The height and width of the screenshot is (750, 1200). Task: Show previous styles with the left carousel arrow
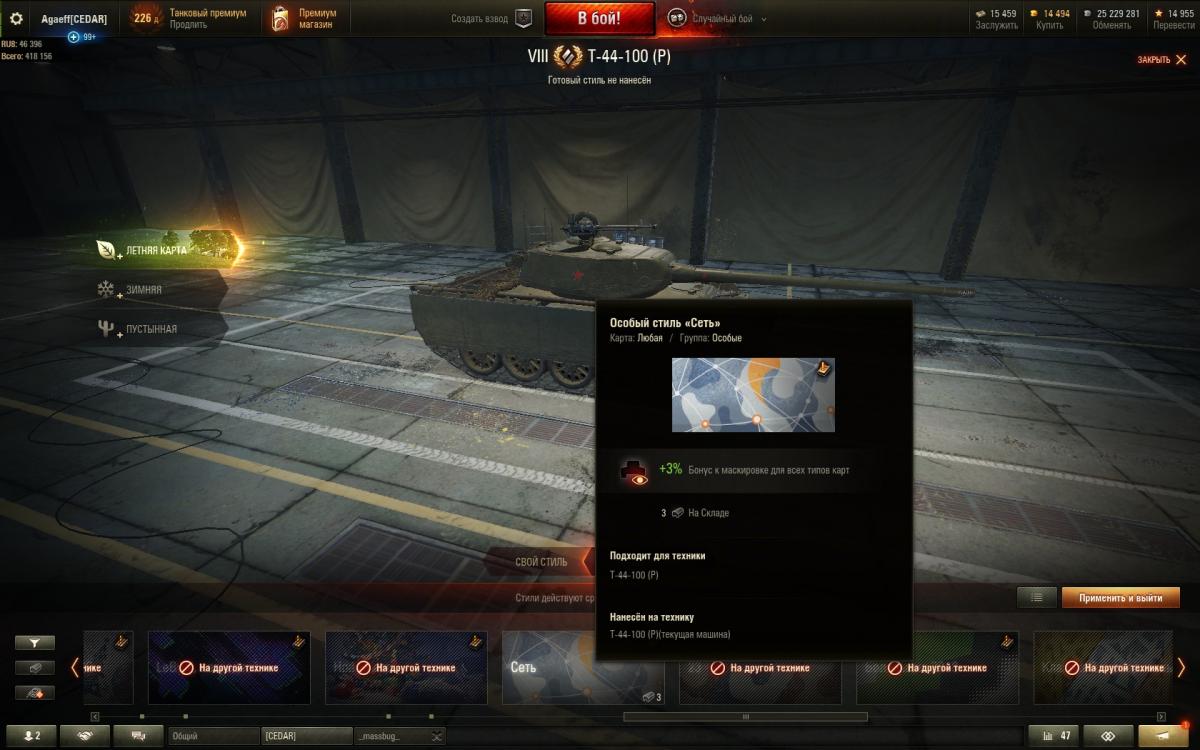[x=75, y=667]
